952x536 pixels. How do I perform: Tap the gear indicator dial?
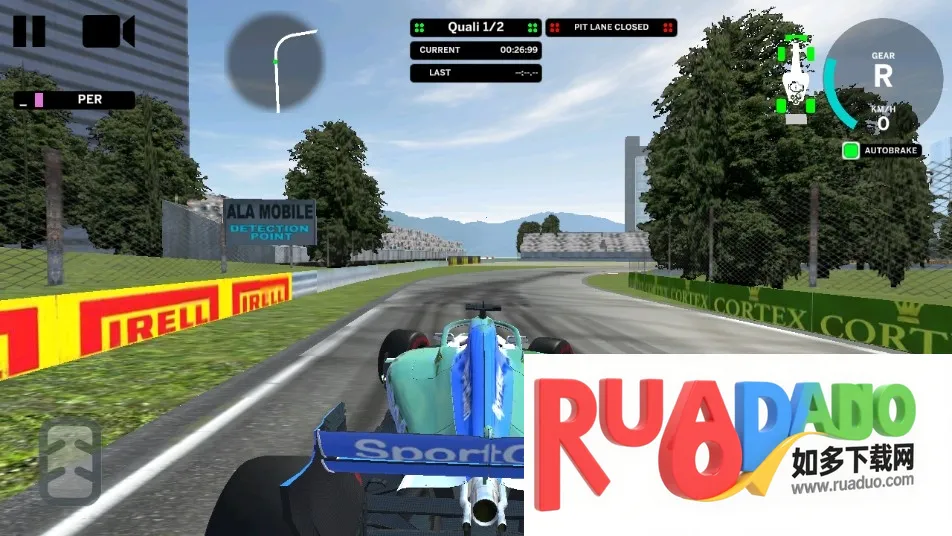coord(882,75)
